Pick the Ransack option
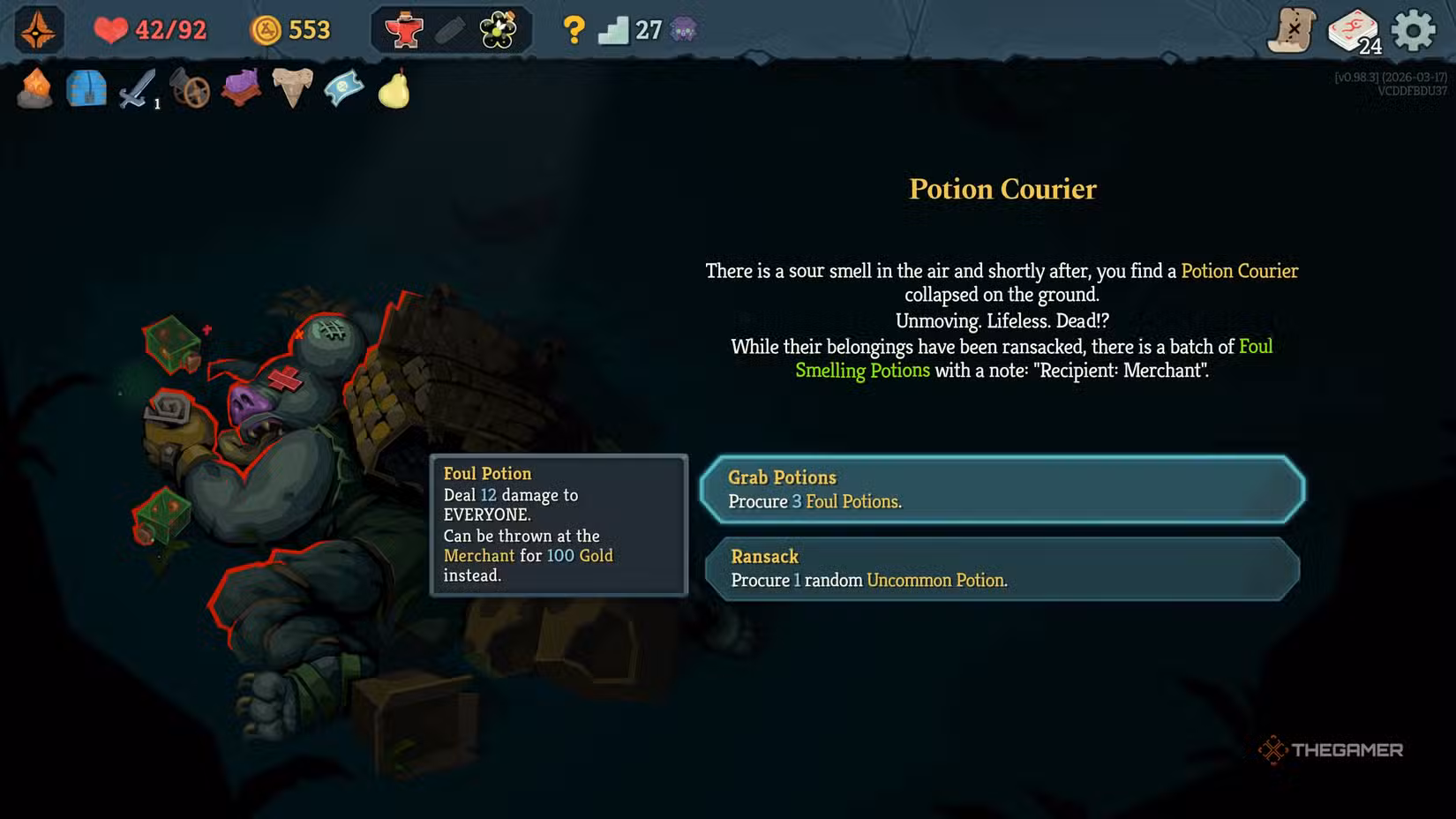 [x=1002, y=569]
